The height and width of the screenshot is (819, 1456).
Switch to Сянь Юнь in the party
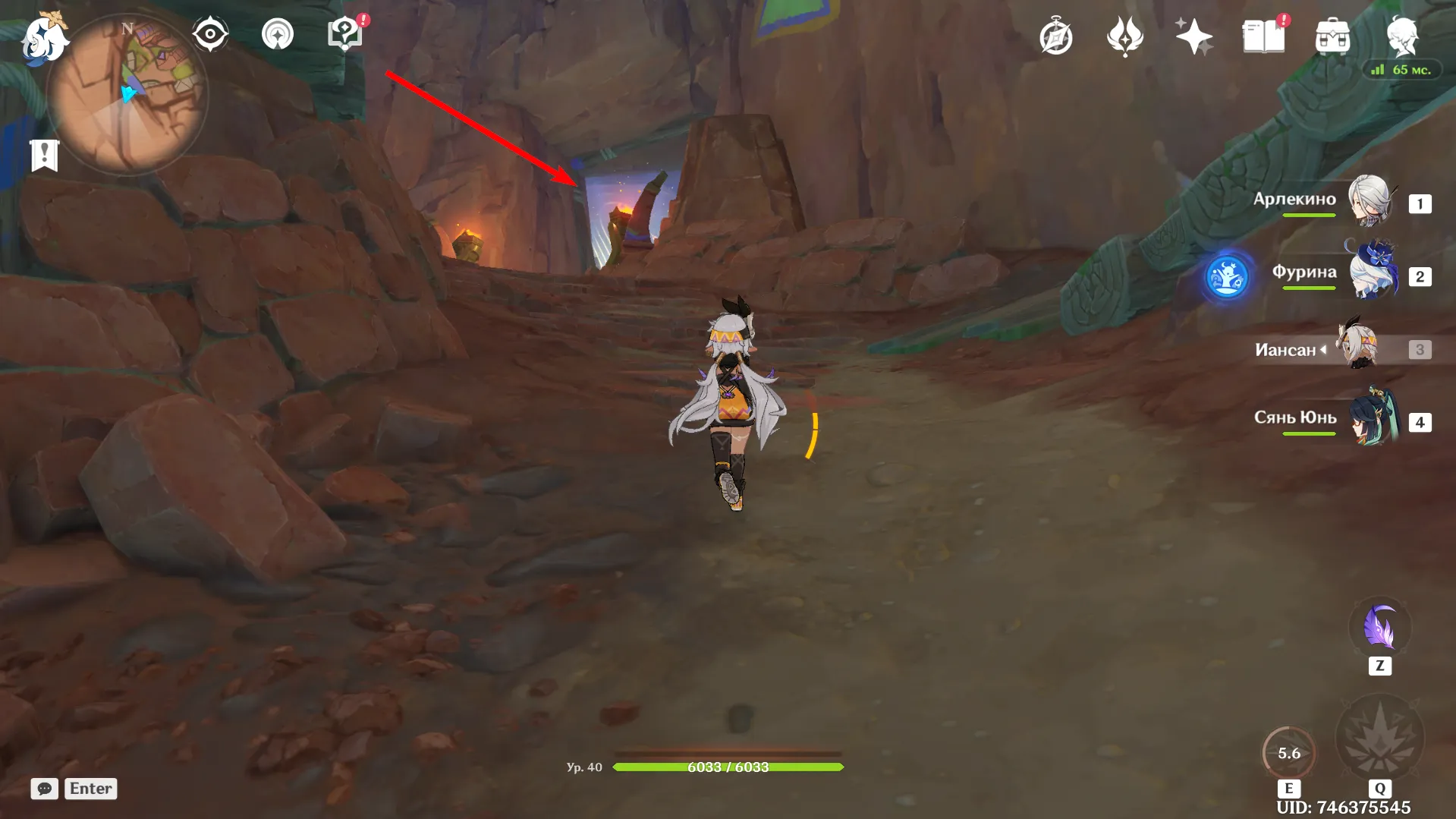click(1372, 419)
